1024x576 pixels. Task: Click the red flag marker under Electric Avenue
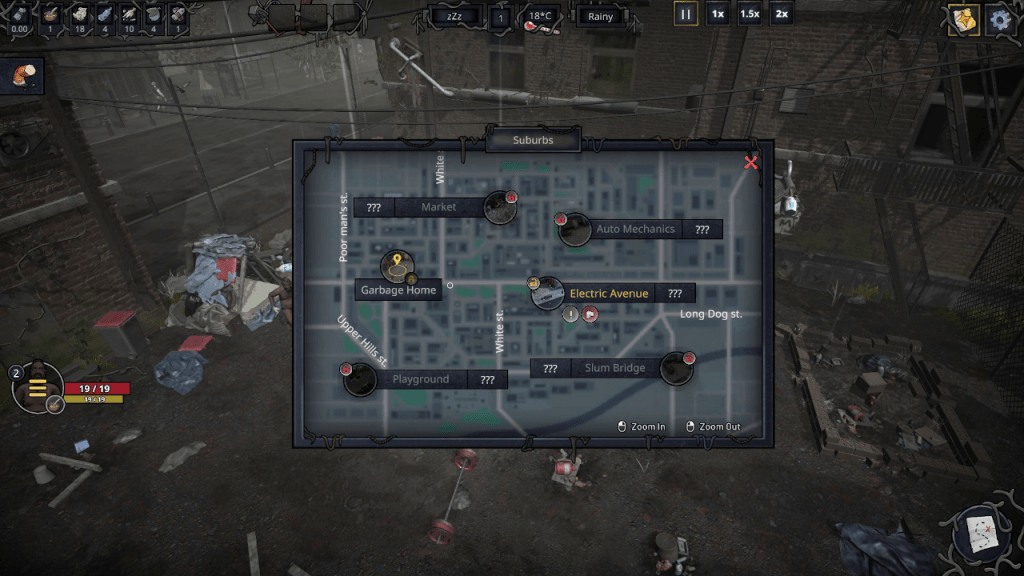590,315
